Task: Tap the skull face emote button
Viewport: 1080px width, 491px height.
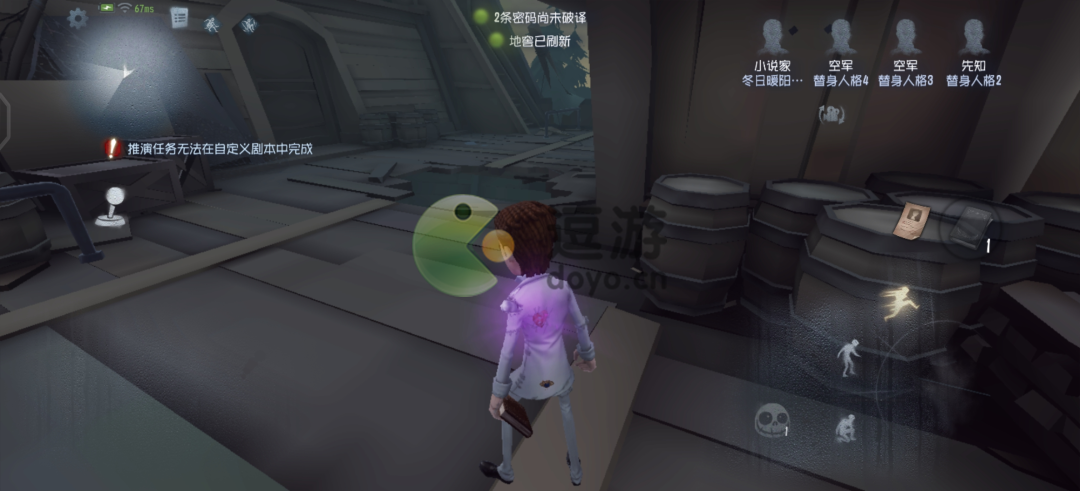Action: (768, 422)
